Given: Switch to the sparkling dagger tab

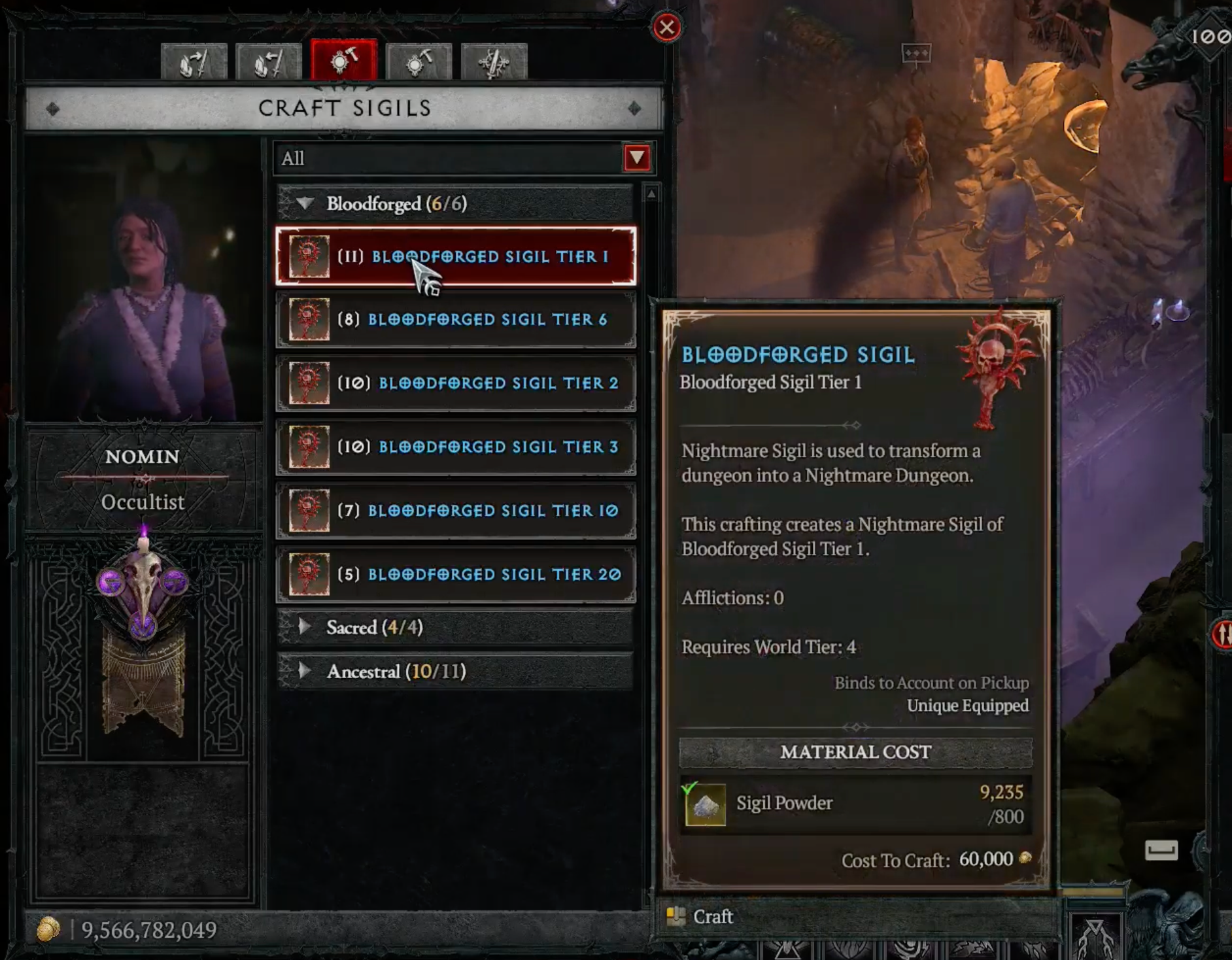Looking at the screenshot, I should (494, 63).
